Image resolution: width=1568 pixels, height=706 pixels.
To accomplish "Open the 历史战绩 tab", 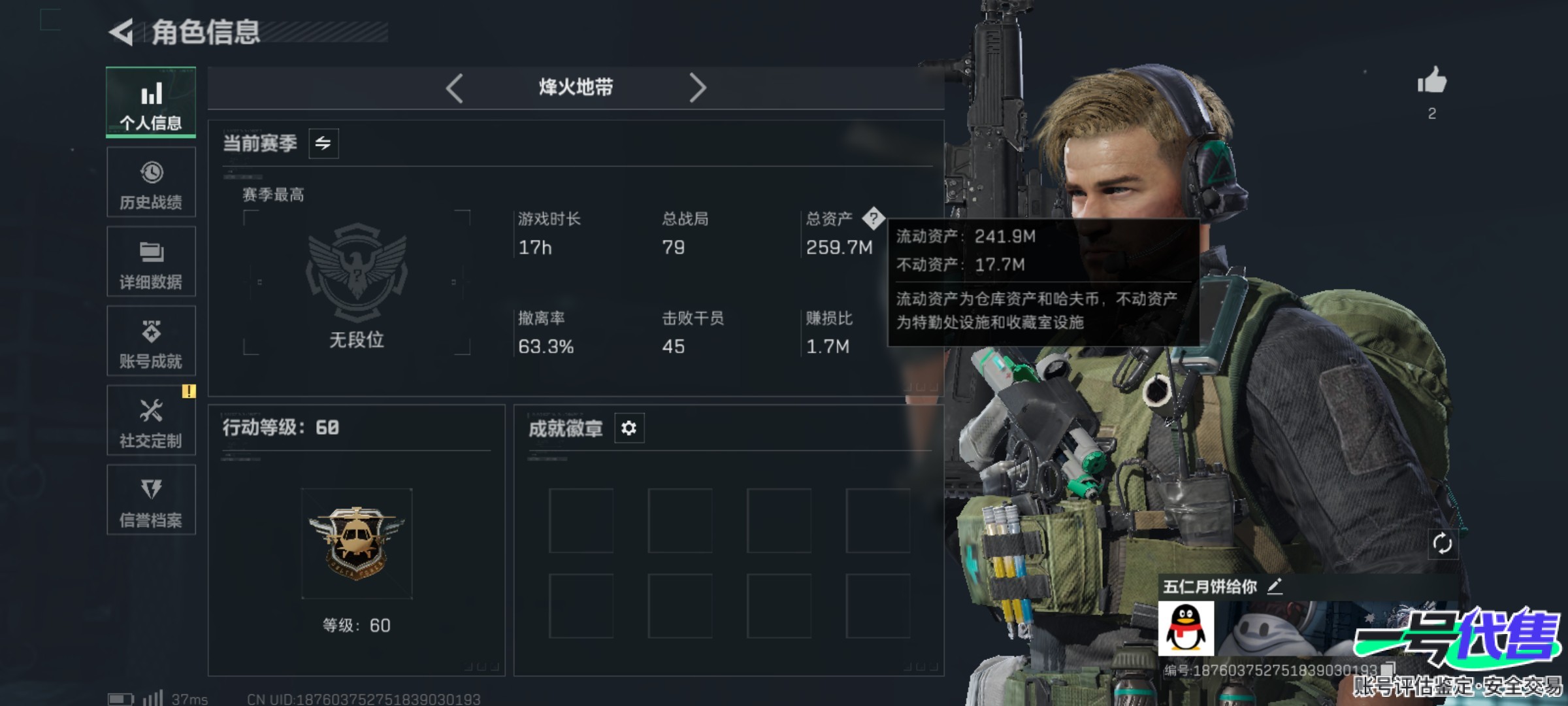I will pyautogui.click(x=151, y=182).
